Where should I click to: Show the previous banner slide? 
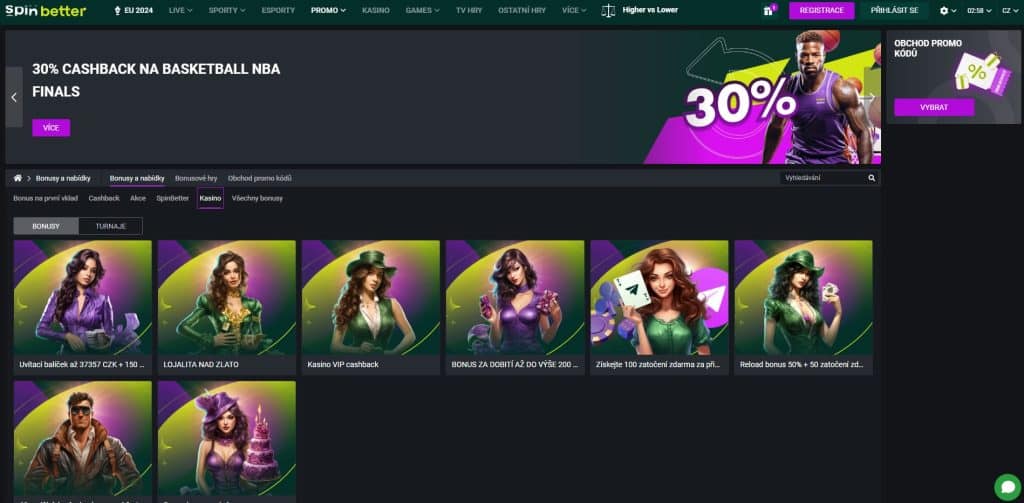click(14, 97)
